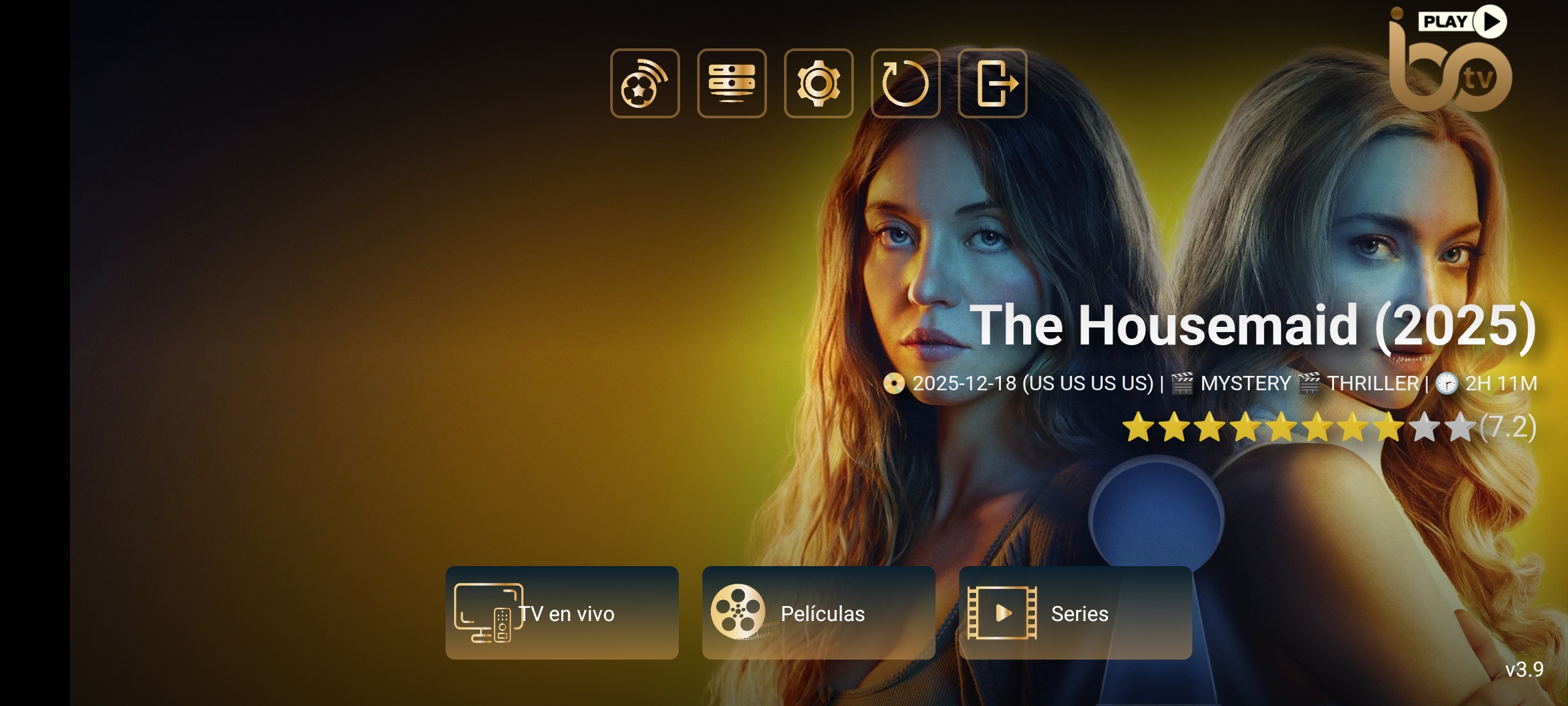Open the Series section
Screen dimensions: 1568x706
click(x=1075, y=613)
